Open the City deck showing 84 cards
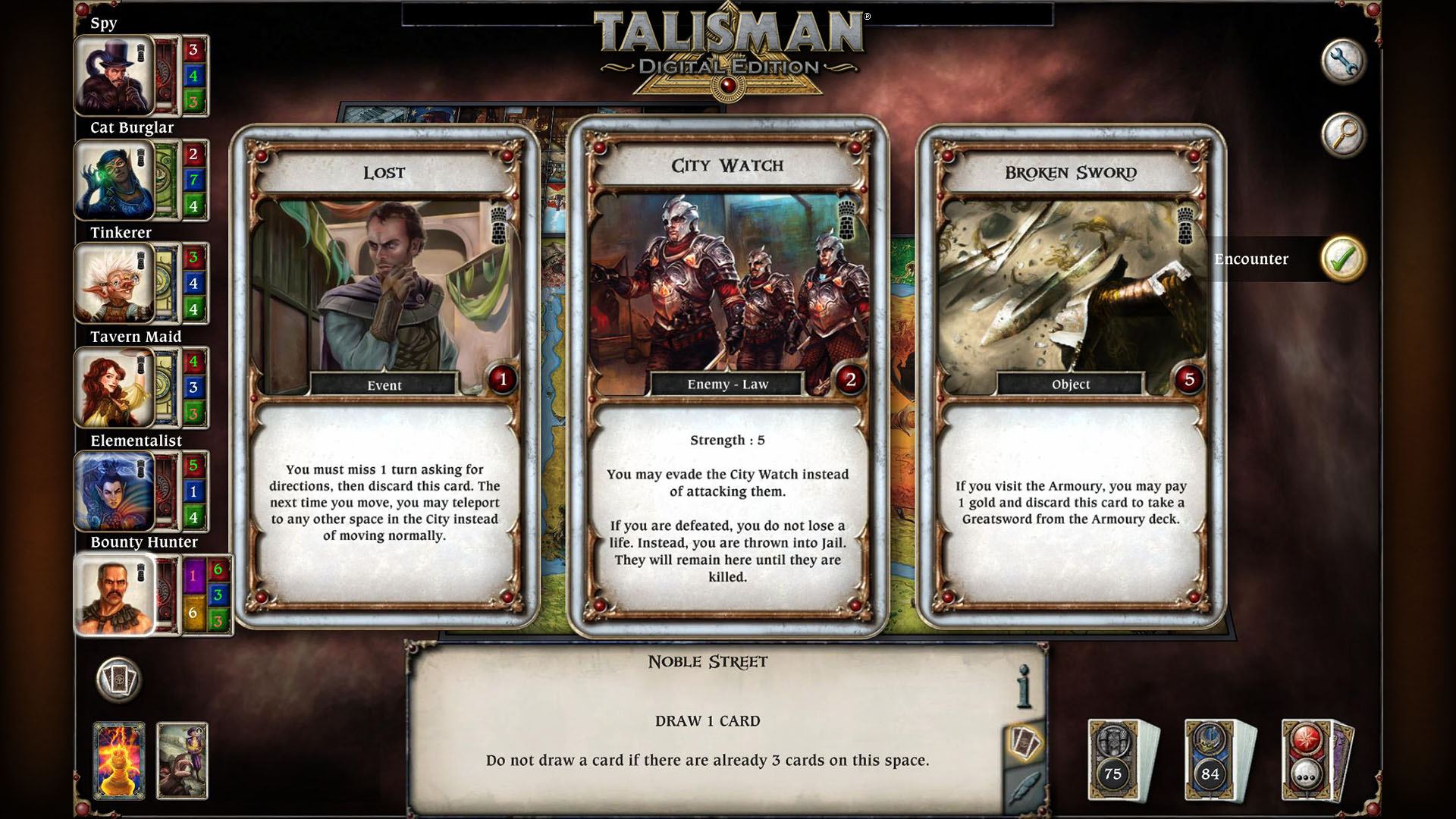This screenshot has height=819, width=1456. point(1209,758)
